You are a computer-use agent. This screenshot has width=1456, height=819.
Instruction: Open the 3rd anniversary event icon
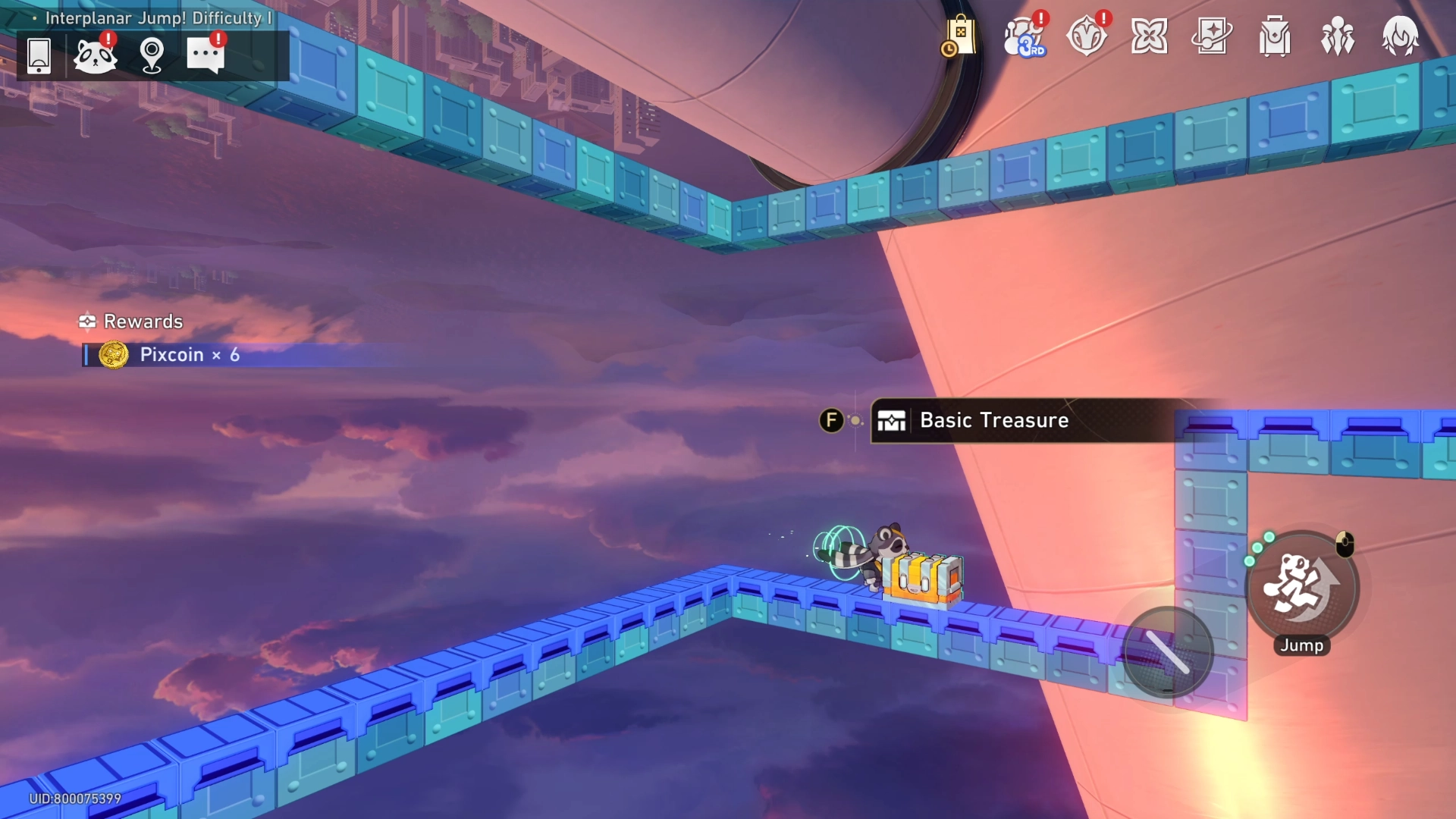[x=1024, y=36]
